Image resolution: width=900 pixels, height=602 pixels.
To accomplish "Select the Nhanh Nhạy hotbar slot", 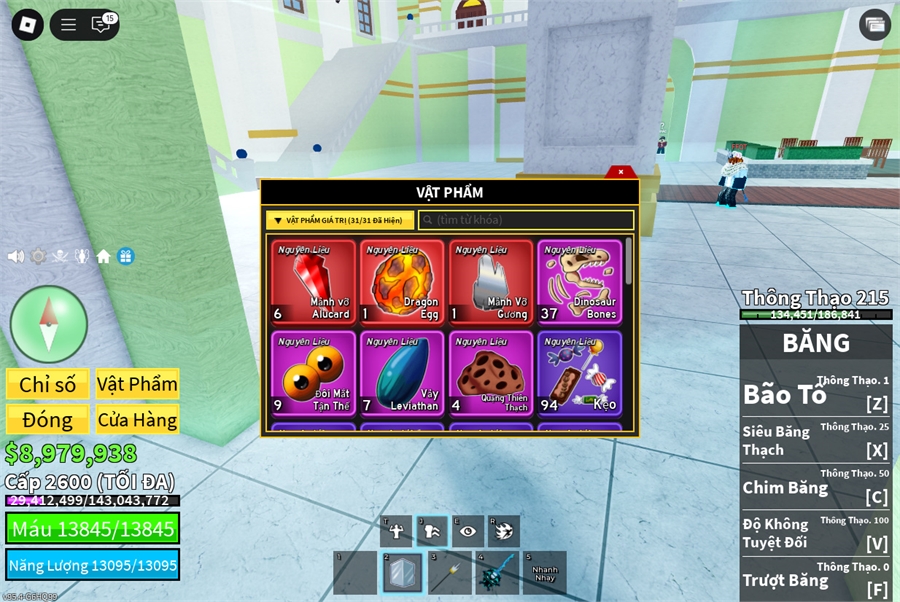I will (x=544, y=573).
